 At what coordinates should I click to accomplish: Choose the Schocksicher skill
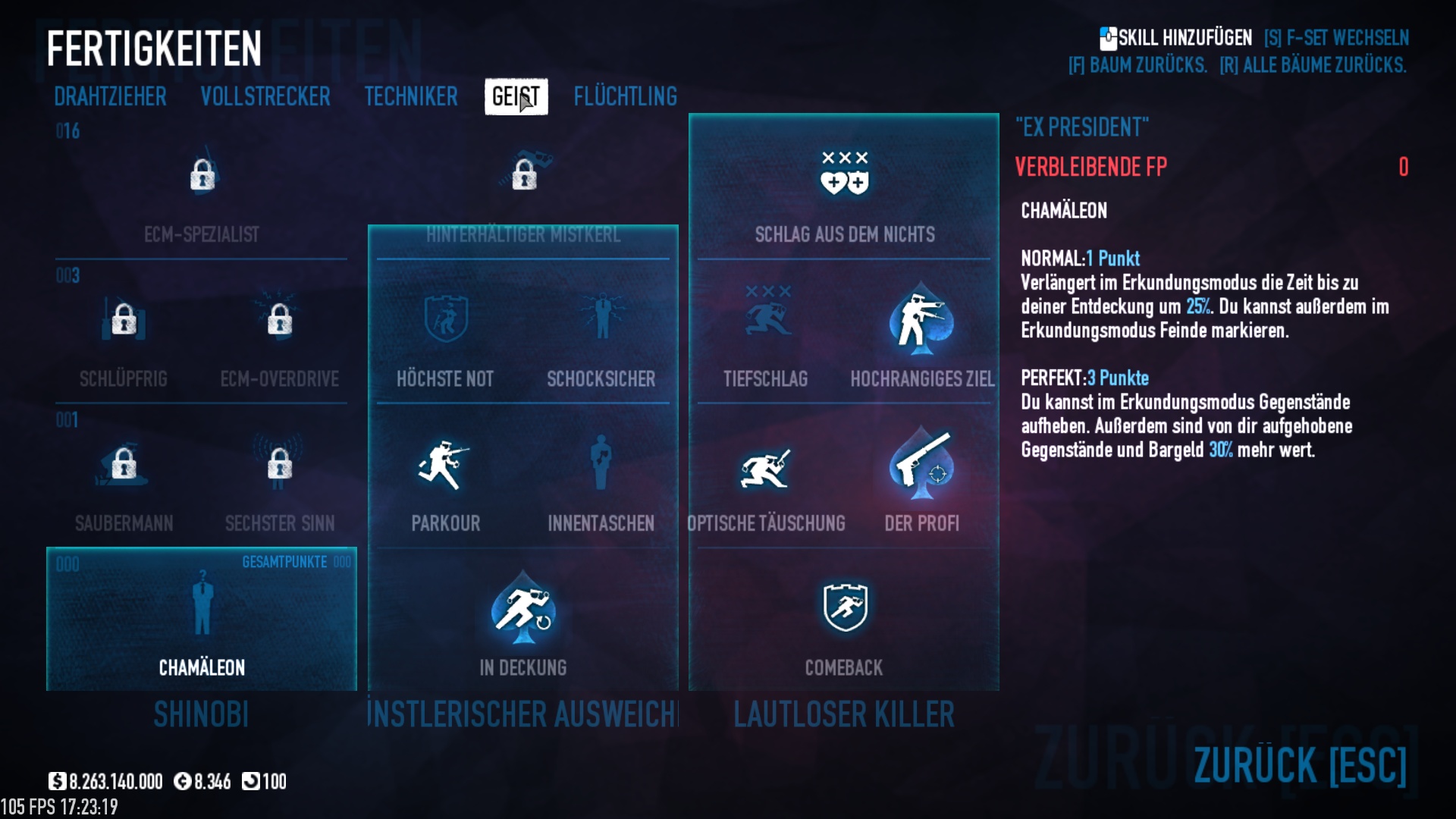click(601, 320)
